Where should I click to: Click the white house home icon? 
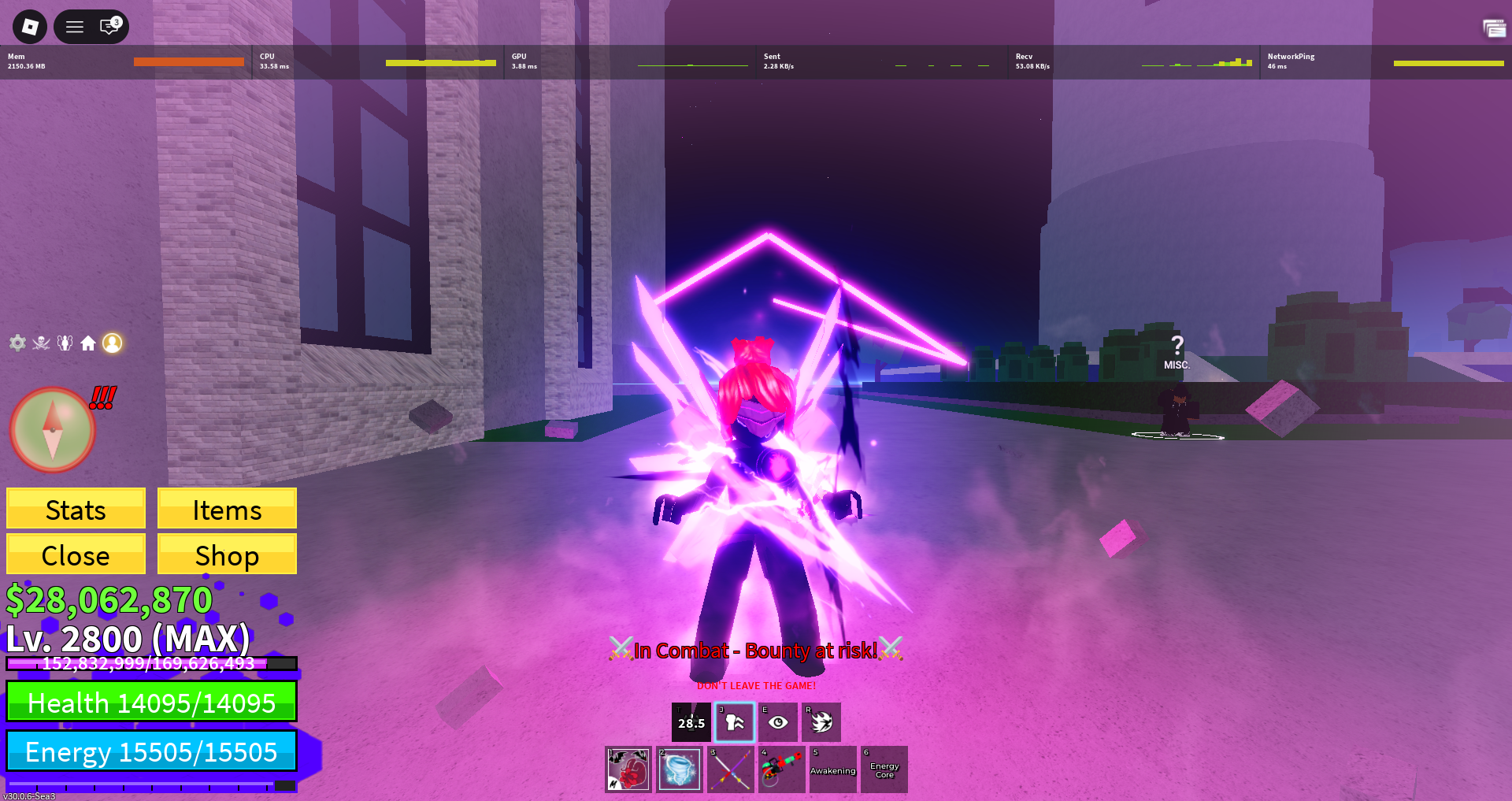[x=88, y=343]
